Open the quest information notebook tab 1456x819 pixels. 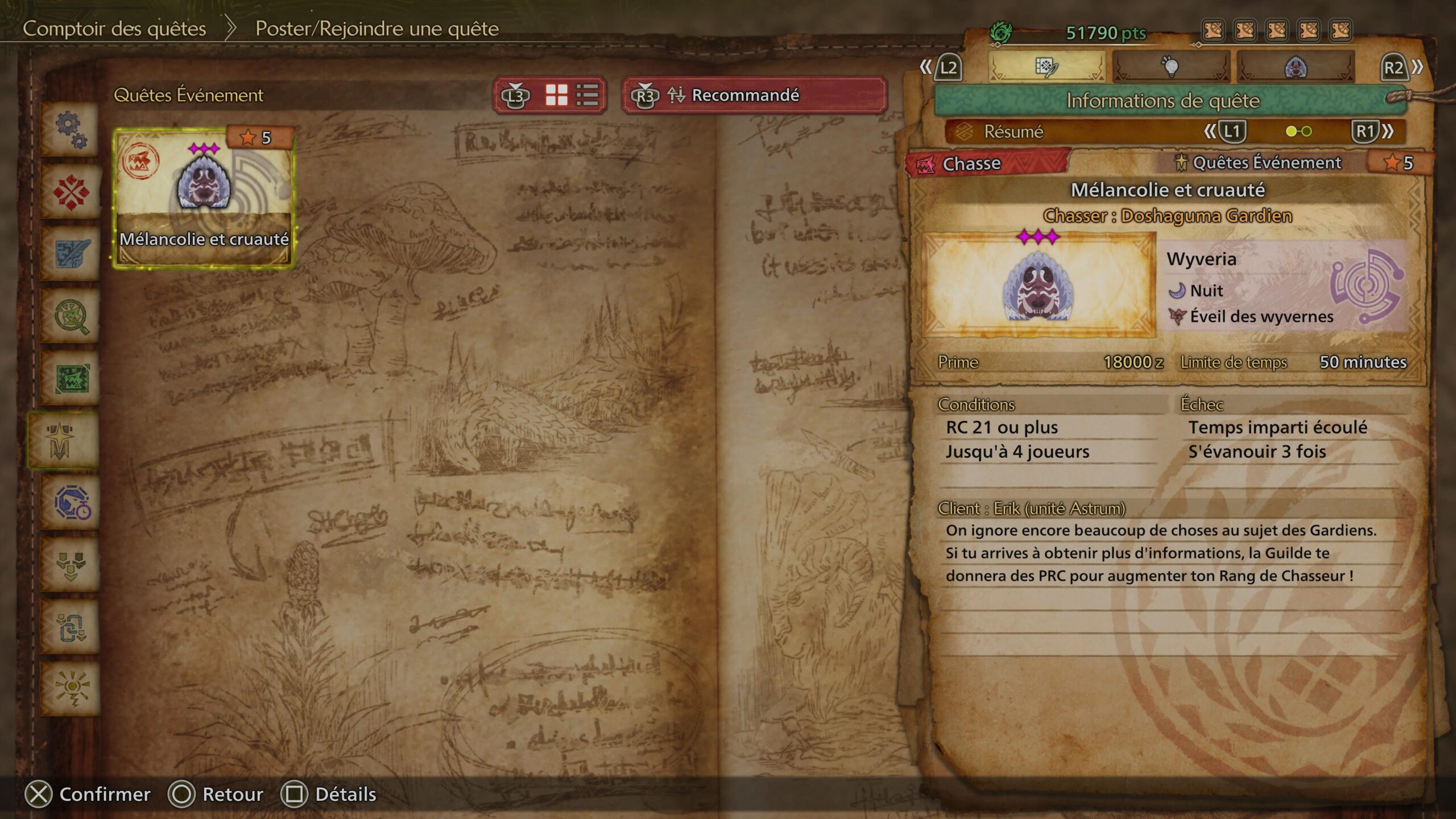pyautogui.click(x=1046, y=67)
